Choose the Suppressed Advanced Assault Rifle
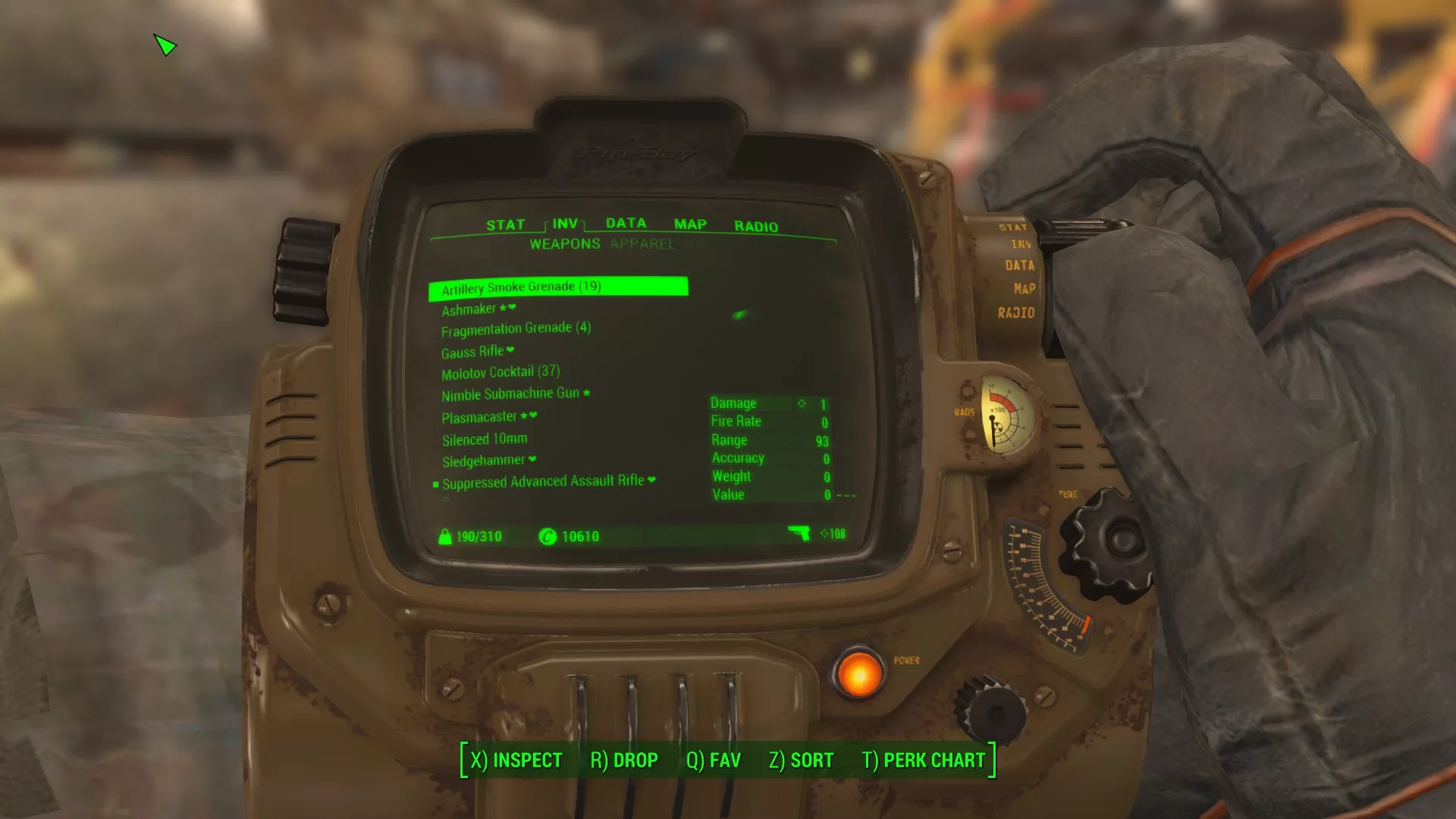Image resolution: width=1456 pixels, height=819 pixels. (x=543, y=482)
